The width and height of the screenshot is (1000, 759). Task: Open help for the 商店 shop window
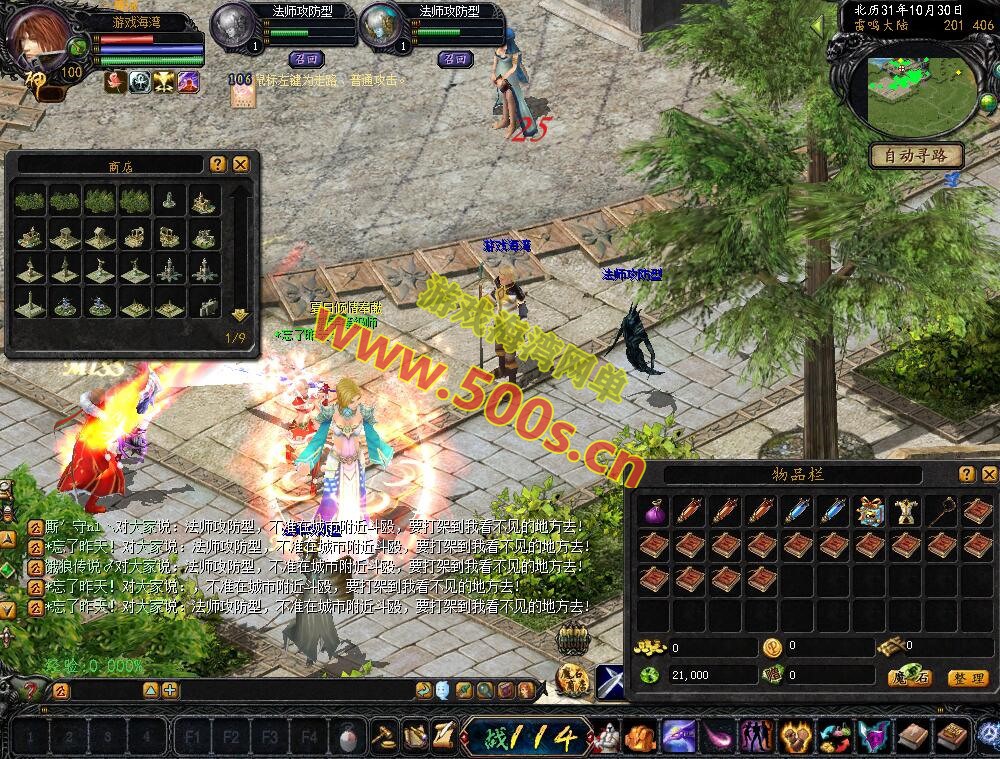click(218, 164)
